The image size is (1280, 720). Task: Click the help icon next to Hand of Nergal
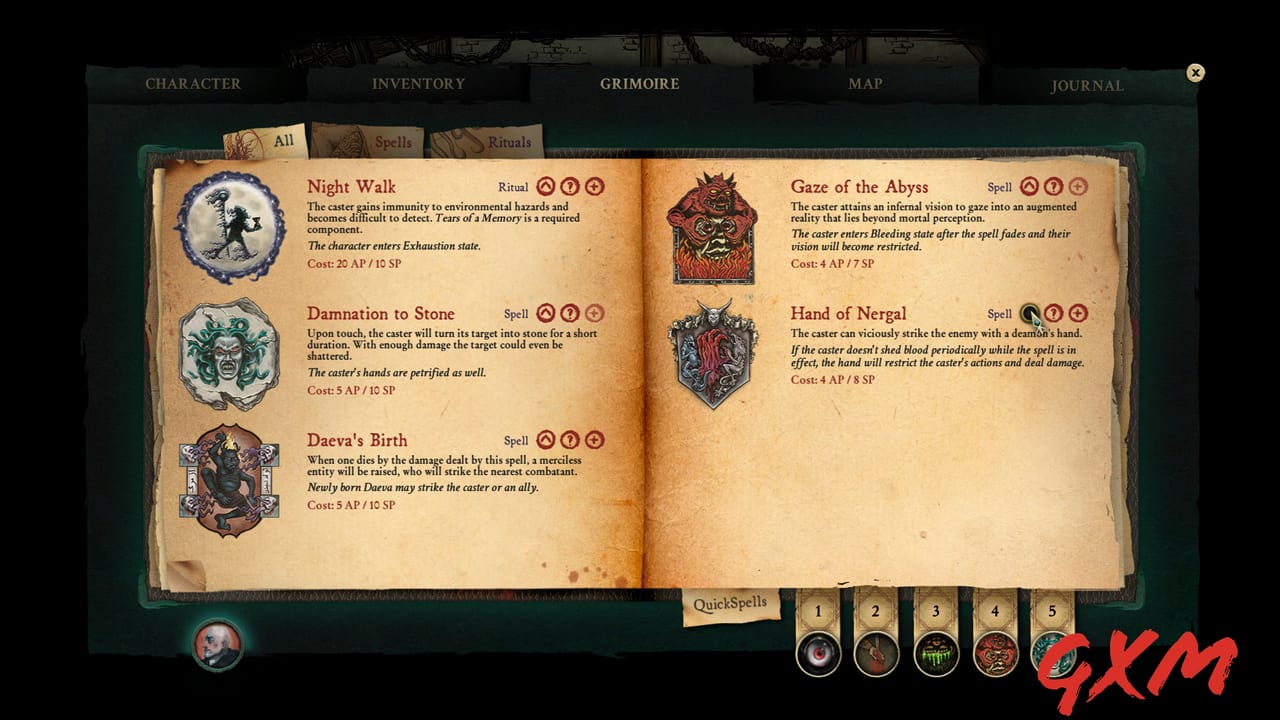coord(1053,313)
